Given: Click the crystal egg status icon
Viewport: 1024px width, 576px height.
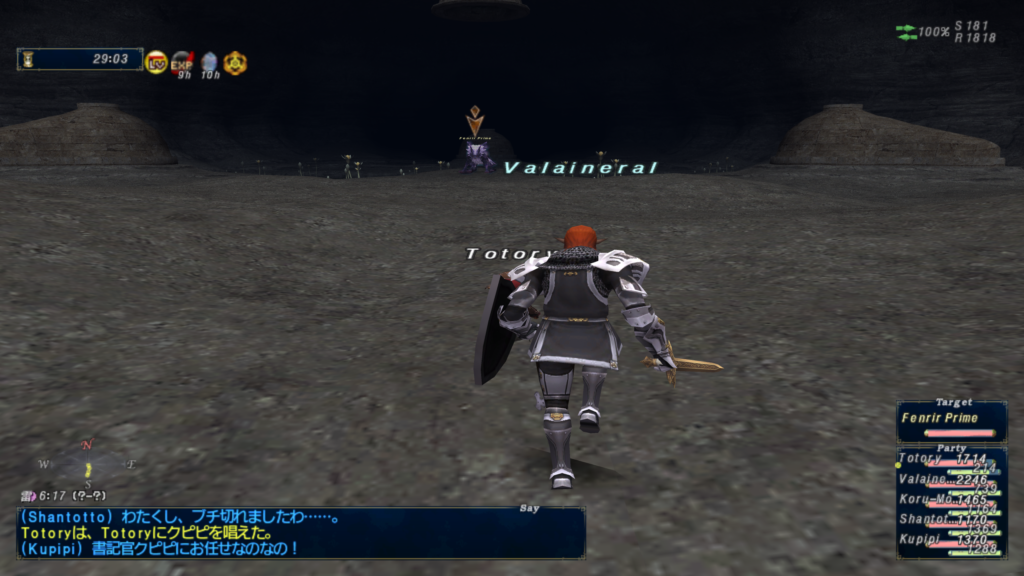Looking at the screenshot, I should tap(208, 63).
